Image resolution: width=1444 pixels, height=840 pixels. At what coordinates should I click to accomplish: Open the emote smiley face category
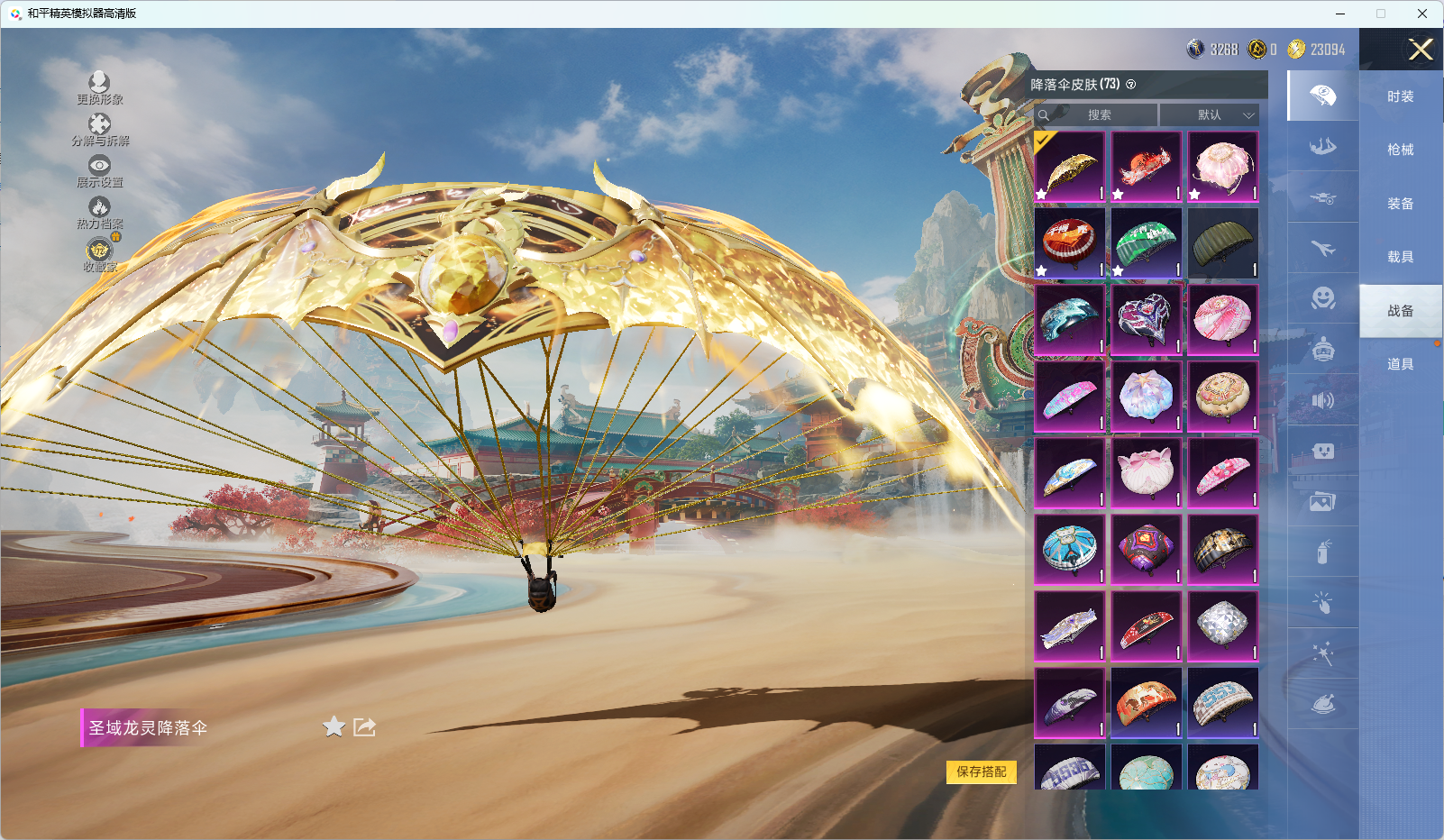click(1322, 298)
